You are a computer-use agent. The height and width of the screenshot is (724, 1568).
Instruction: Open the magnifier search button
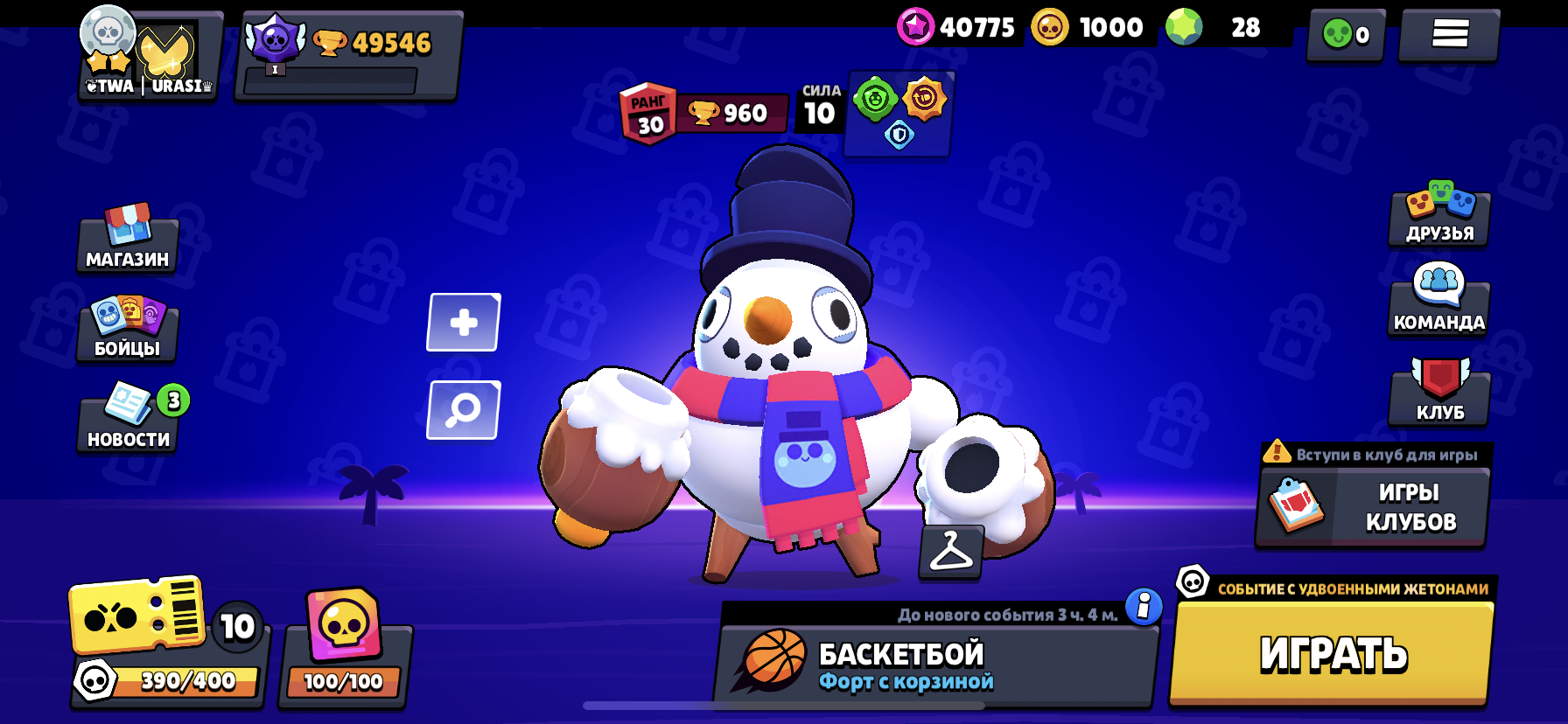tap(464, 410)
